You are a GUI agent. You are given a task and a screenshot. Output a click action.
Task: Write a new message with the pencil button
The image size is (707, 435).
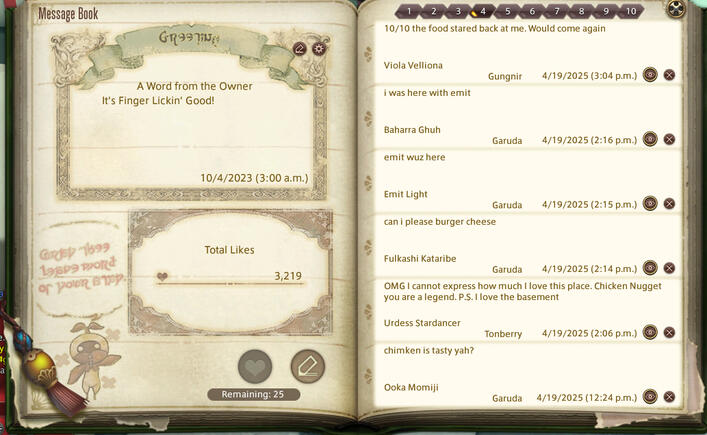pyautogui.click(x=307, y=366)
